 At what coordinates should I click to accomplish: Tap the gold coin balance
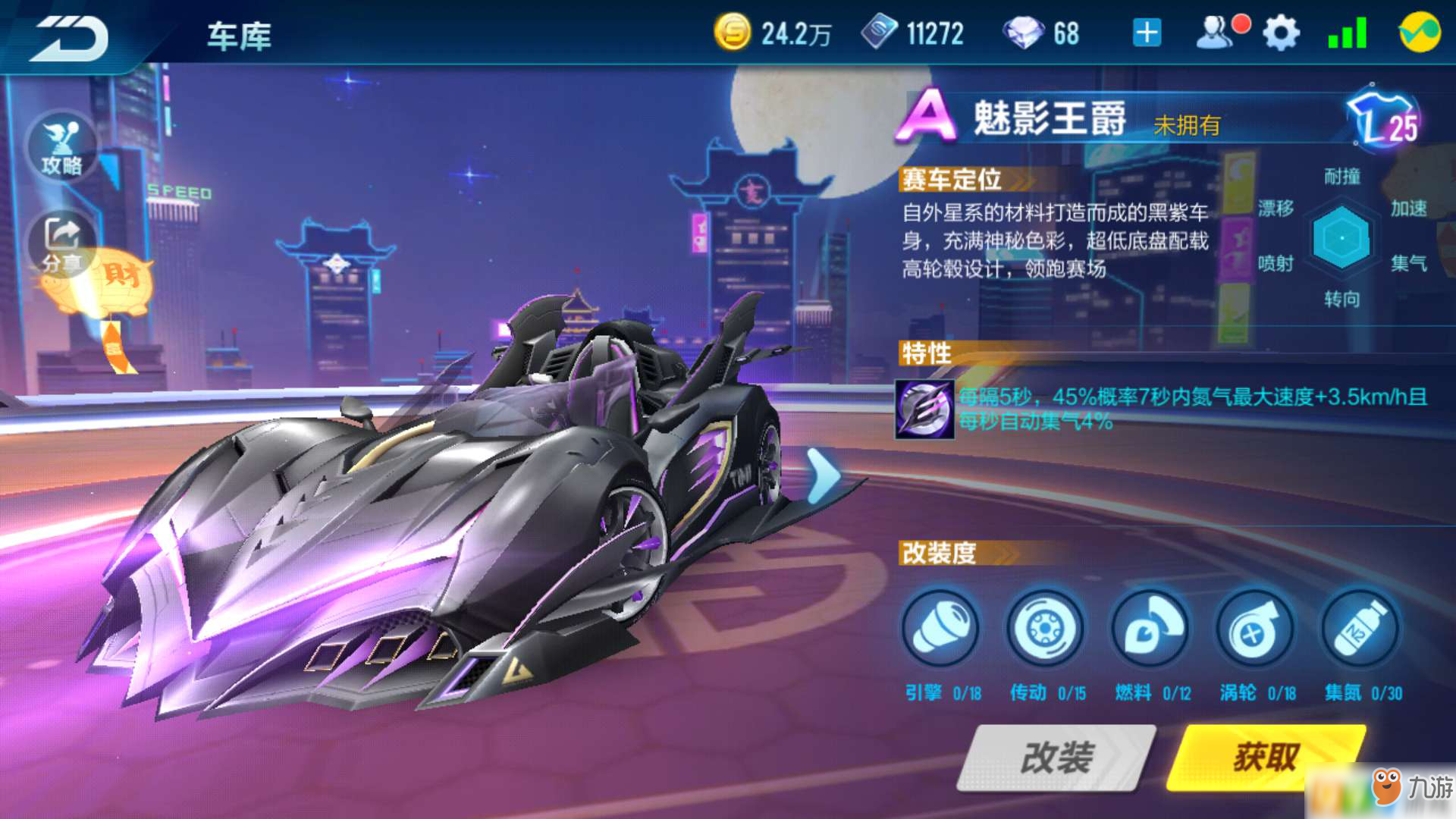click(x=773, y=33)
